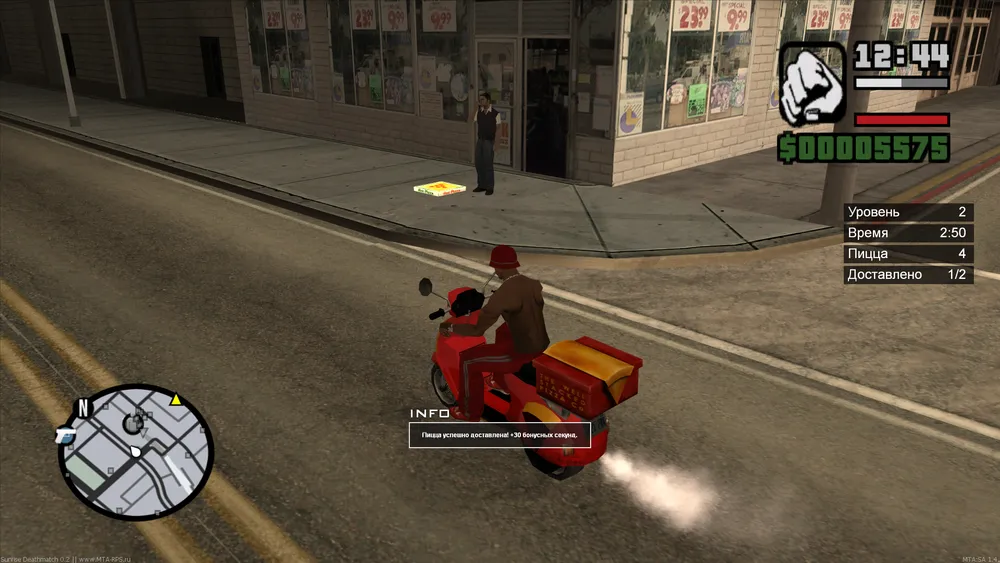Viewport: 1000px width, 563px height.
Task: Dismiss the INFO pizza delivered notification
Action: [x=499, y=435]
